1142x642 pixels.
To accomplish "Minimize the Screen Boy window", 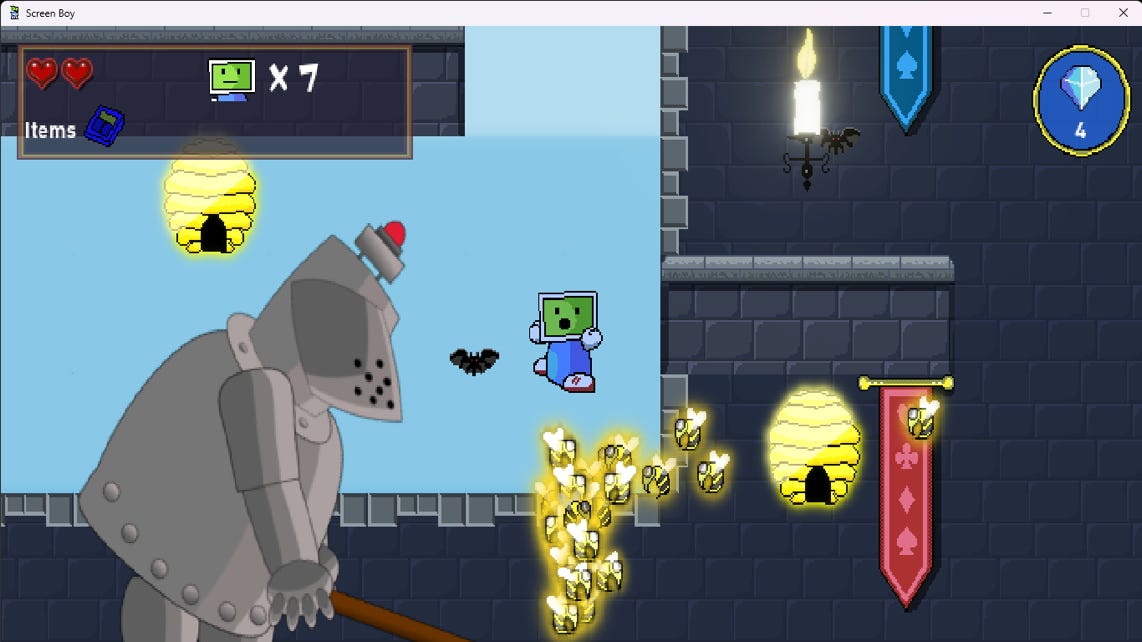I will (x=1047, y=13).
